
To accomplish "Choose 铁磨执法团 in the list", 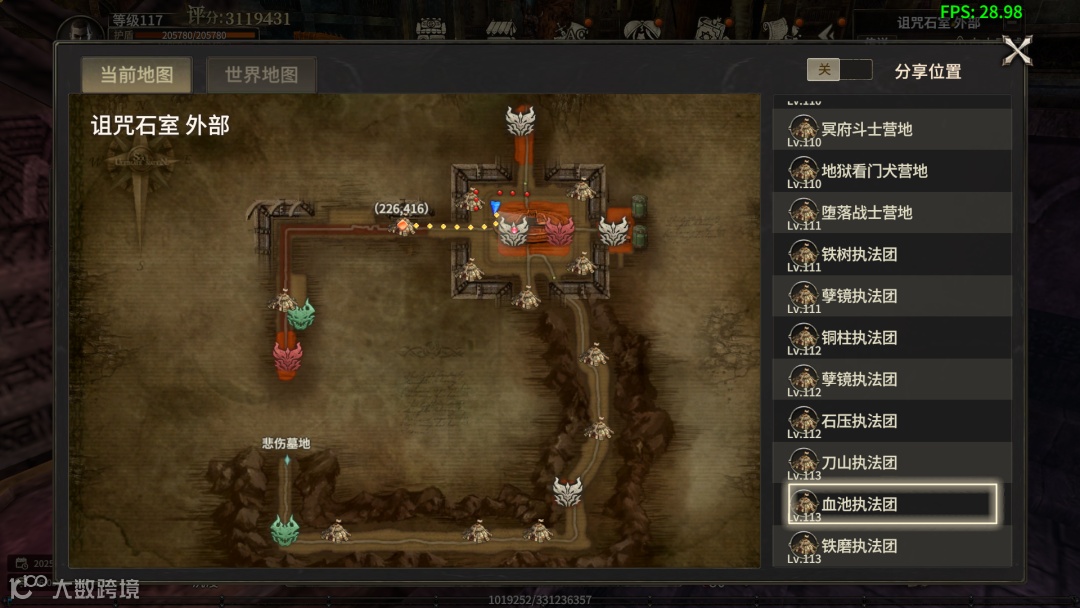I will pos(891,546).
